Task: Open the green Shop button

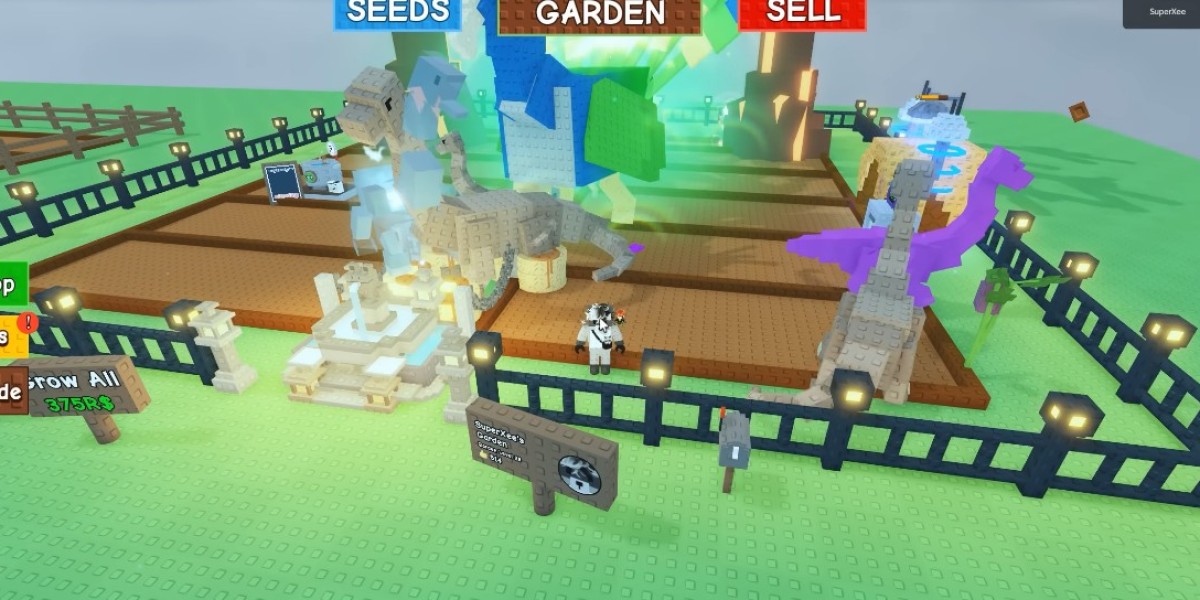Action: [x=11, y=286]
